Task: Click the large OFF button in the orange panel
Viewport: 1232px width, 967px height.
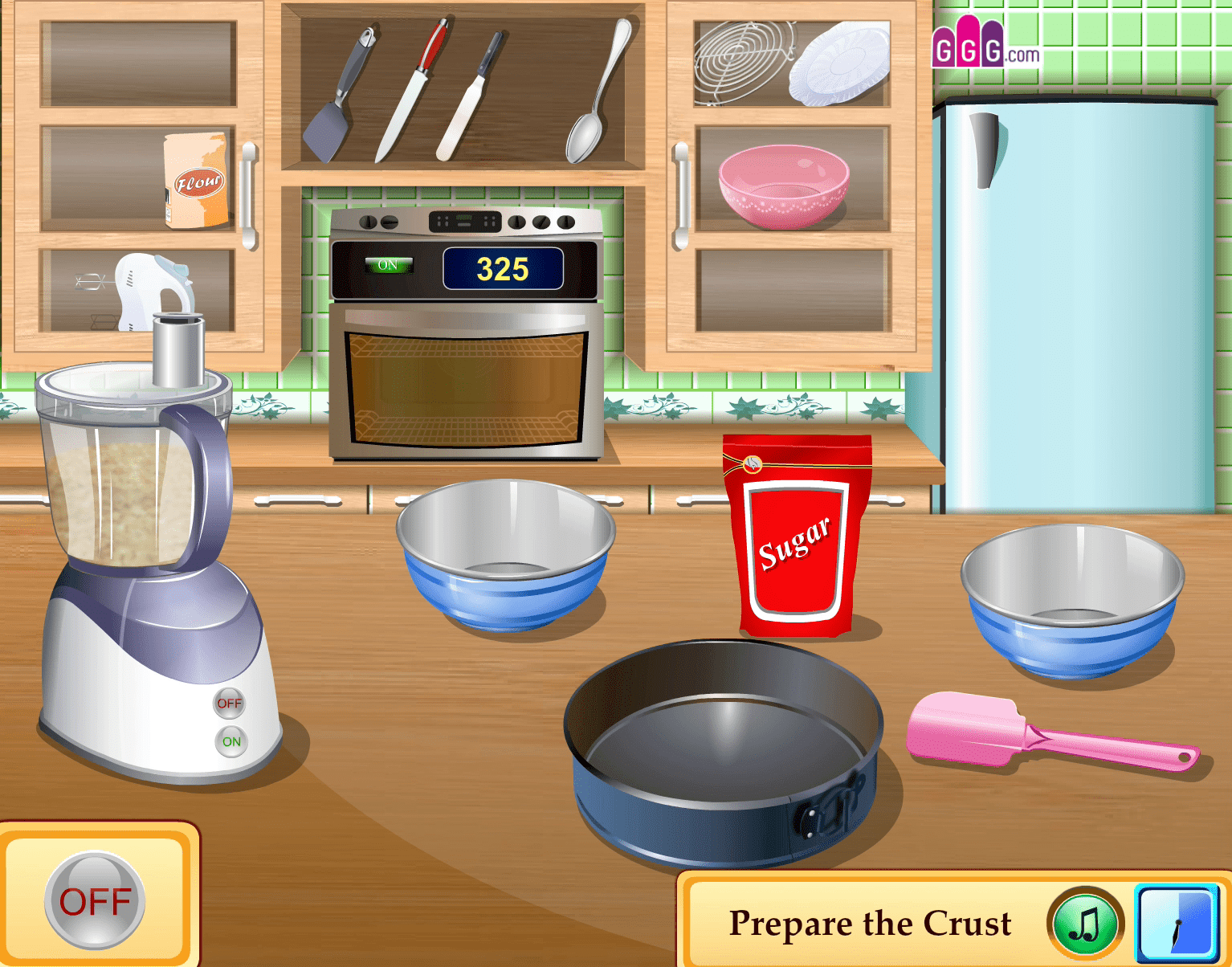Action: 95,901
